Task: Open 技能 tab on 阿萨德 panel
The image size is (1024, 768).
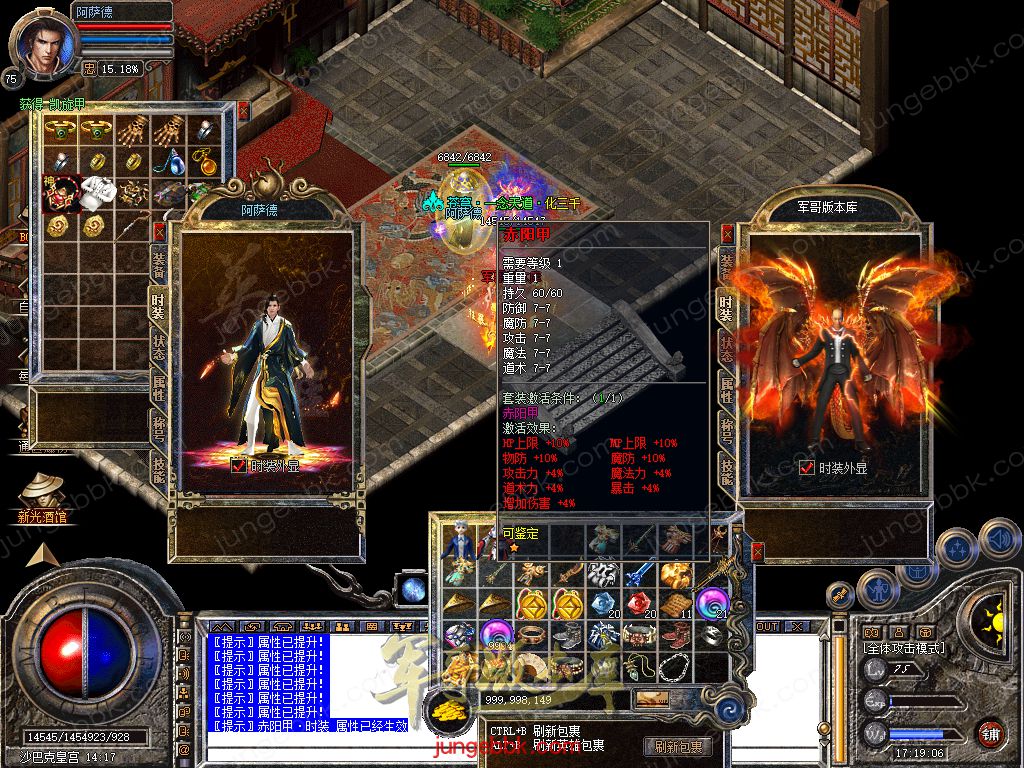Action: [x=158, y=467]
